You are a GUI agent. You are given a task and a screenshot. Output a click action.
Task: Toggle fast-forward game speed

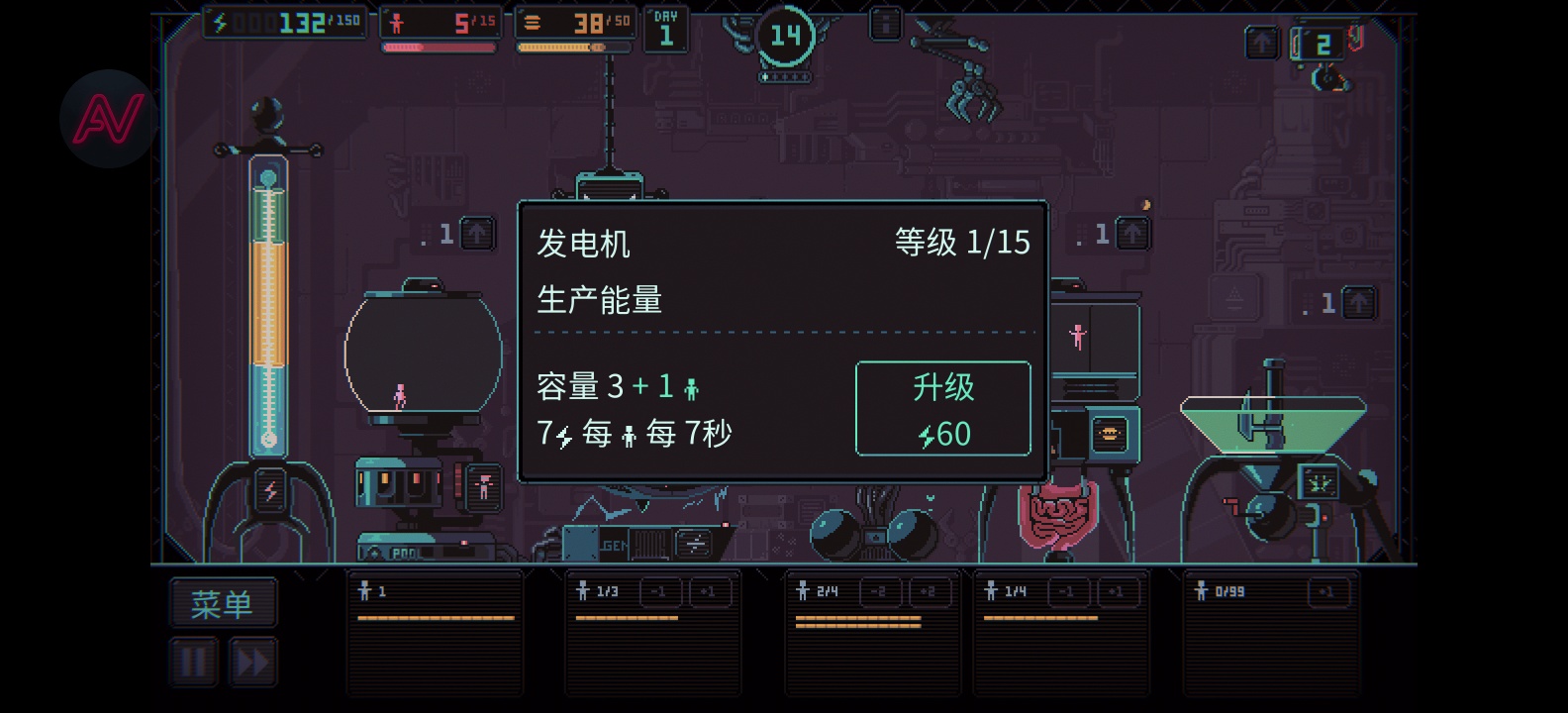253,662
